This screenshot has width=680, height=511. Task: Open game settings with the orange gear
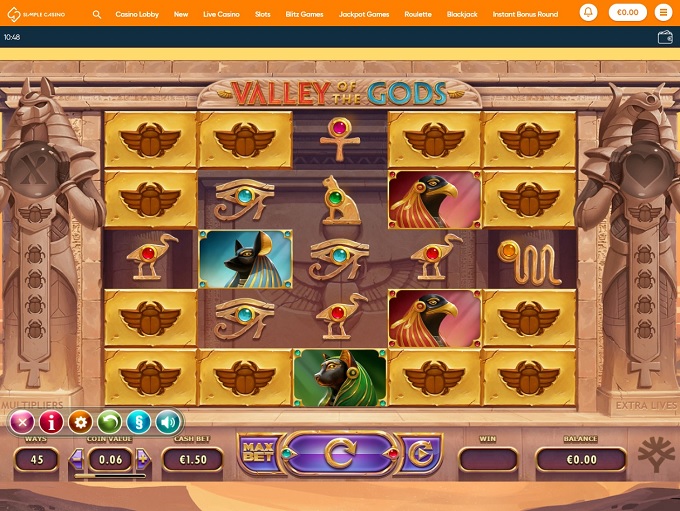point(81,422)
